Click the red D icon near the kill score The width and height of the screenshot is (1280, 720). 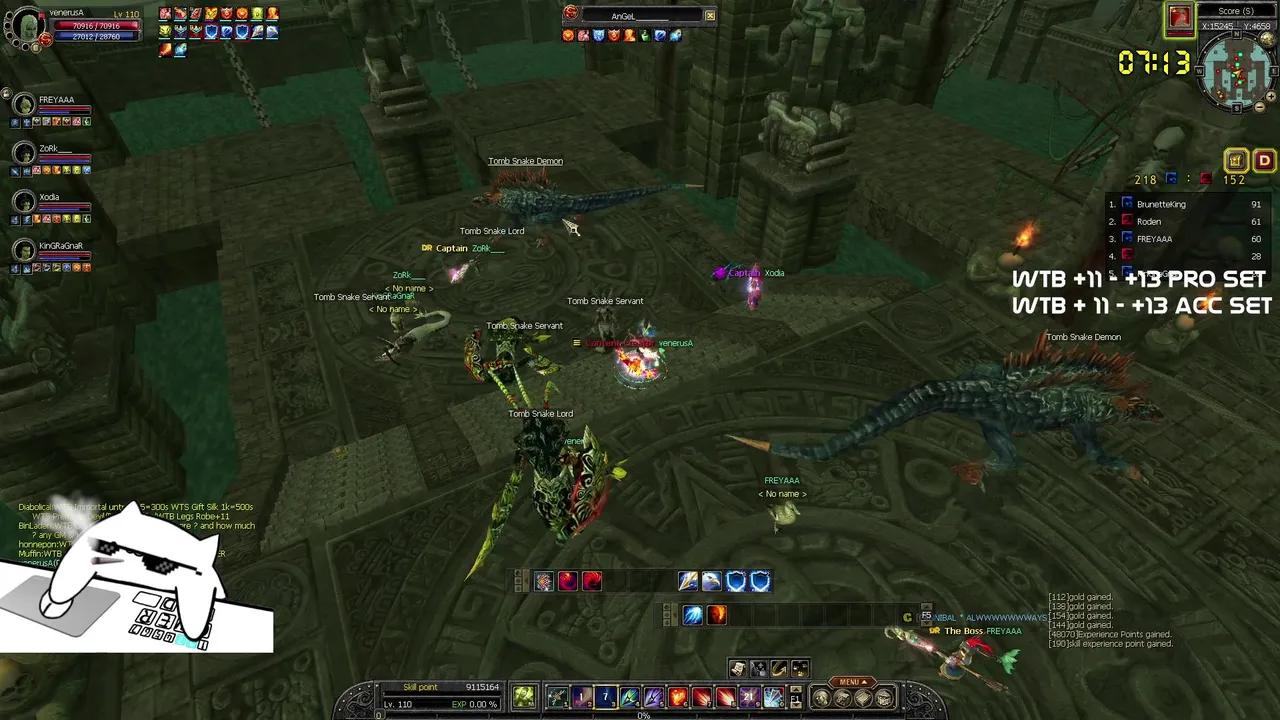1264,160
